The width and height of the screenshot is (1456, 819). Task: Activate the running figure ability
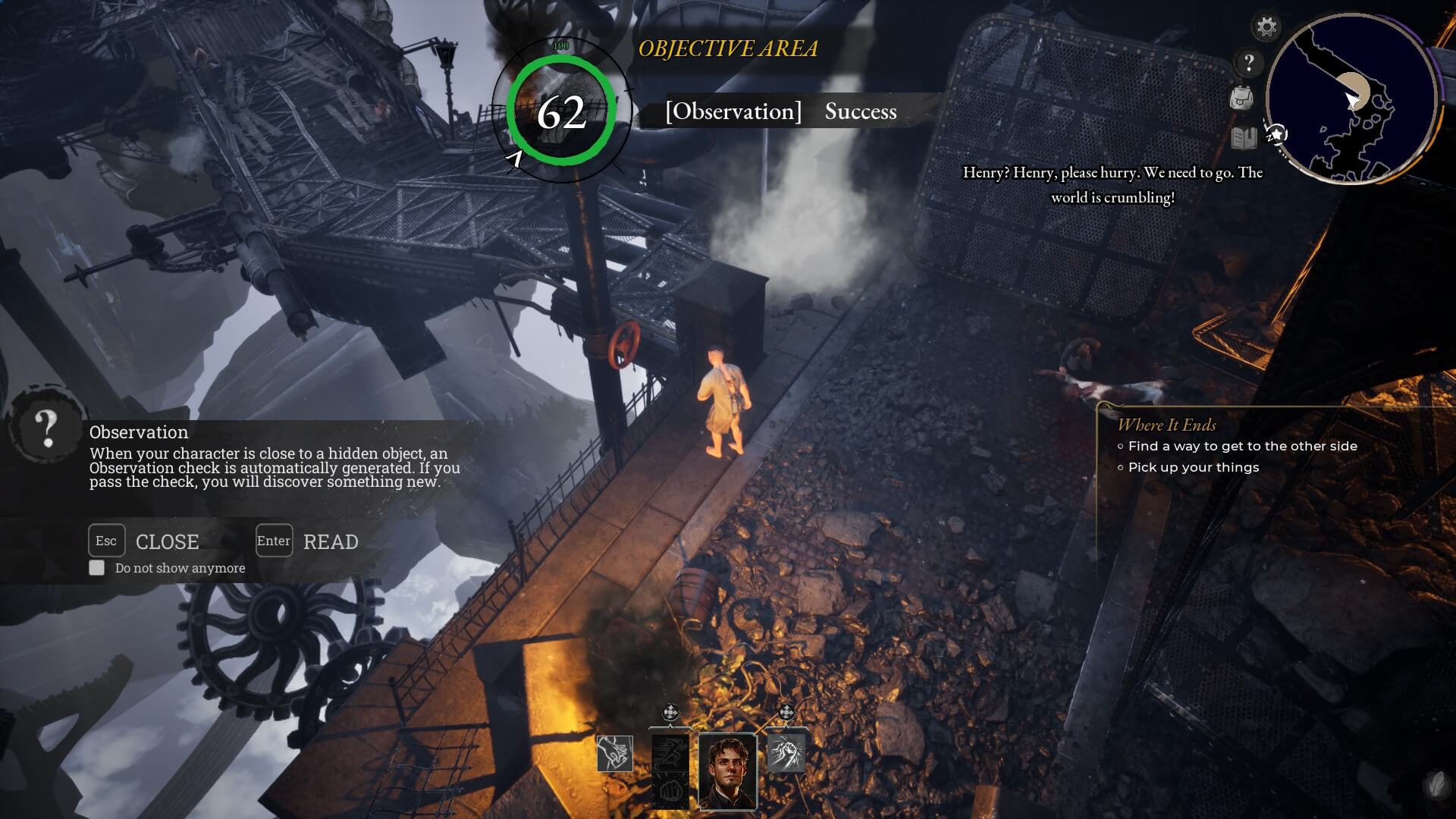pyautogui.click(x=670, y=754)
